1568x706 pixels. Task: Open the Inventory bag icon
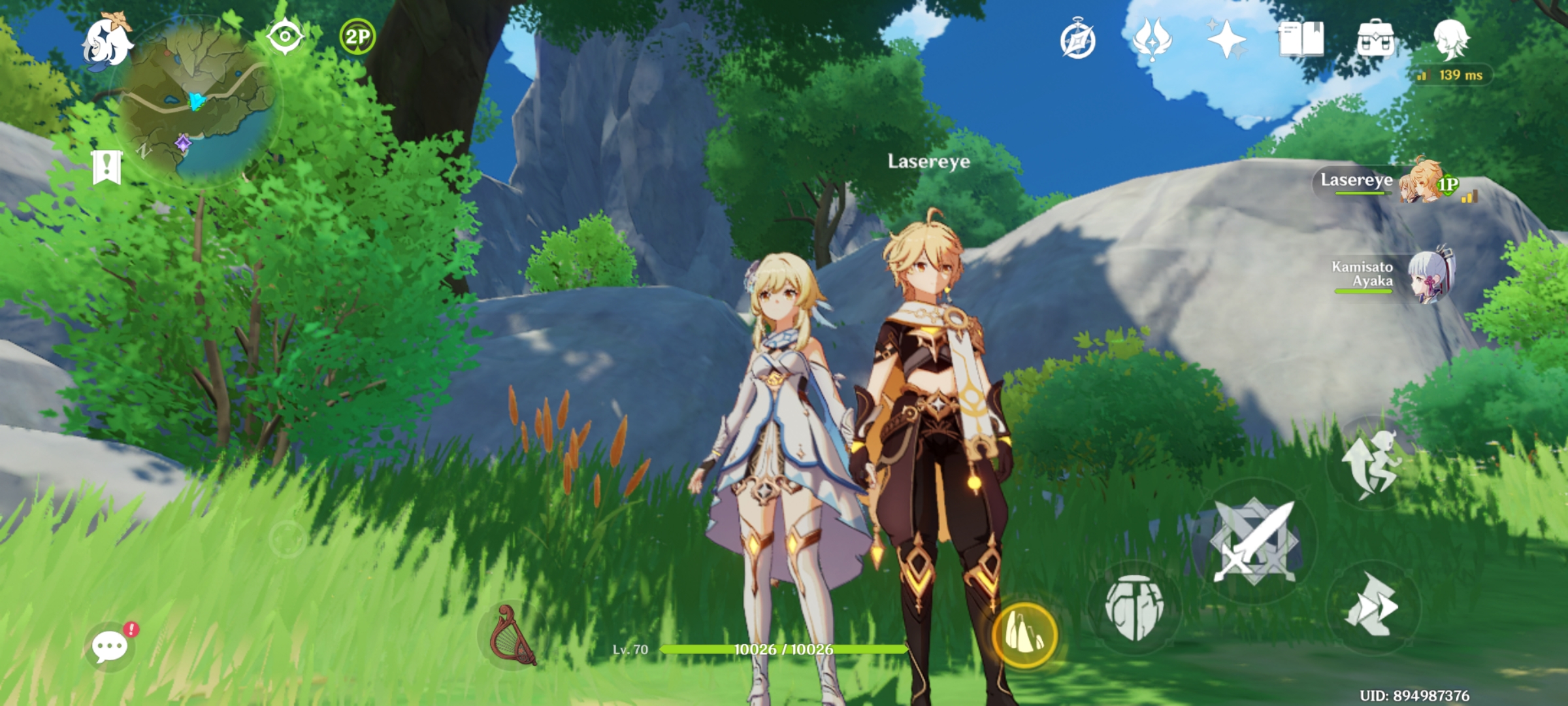point(1376,39)
